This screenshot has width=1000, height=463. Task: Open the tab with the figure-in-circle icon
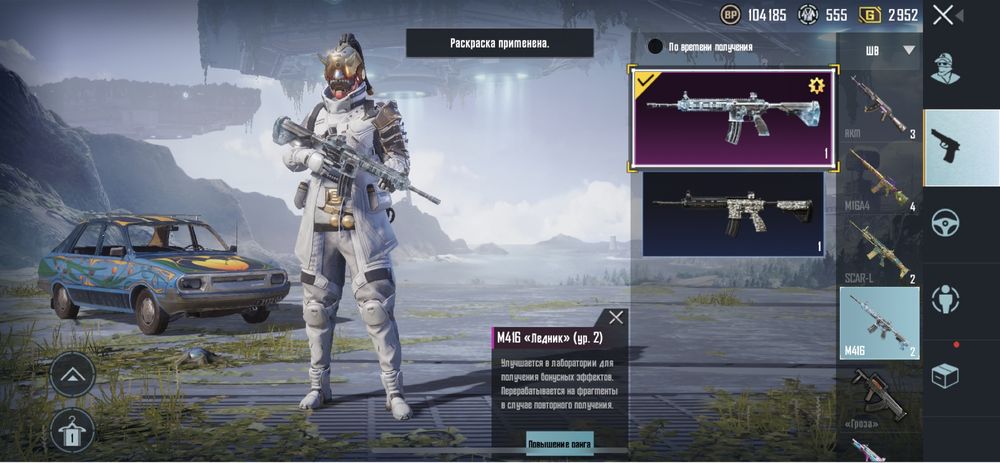(945, 299)
